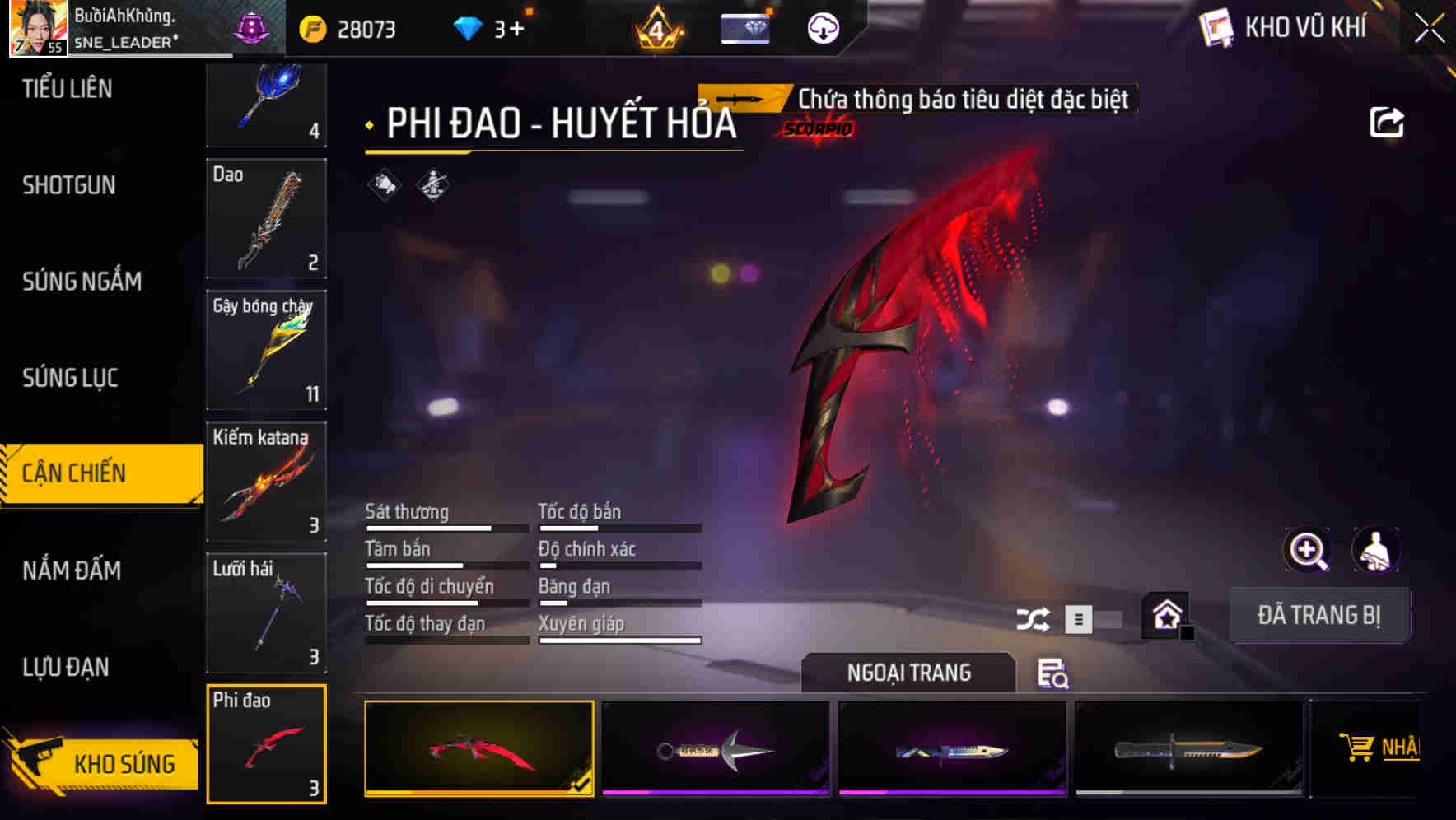Show weapon on character preview
1456x820 pixels.
coord(1376,550)
